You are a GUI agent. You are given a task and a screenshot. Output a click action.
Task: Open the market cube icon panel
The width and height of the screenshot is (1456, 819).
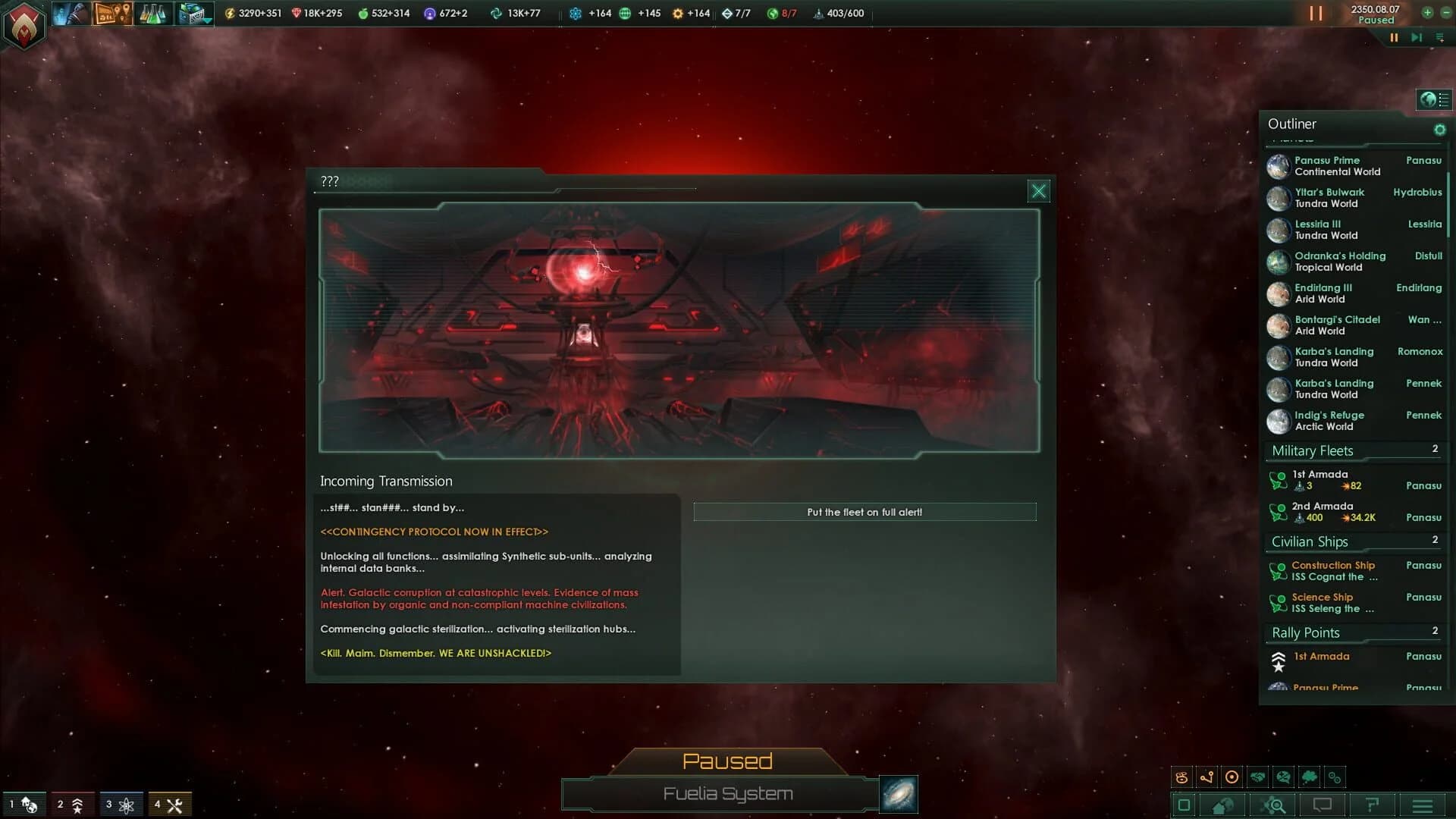(193, 13)
